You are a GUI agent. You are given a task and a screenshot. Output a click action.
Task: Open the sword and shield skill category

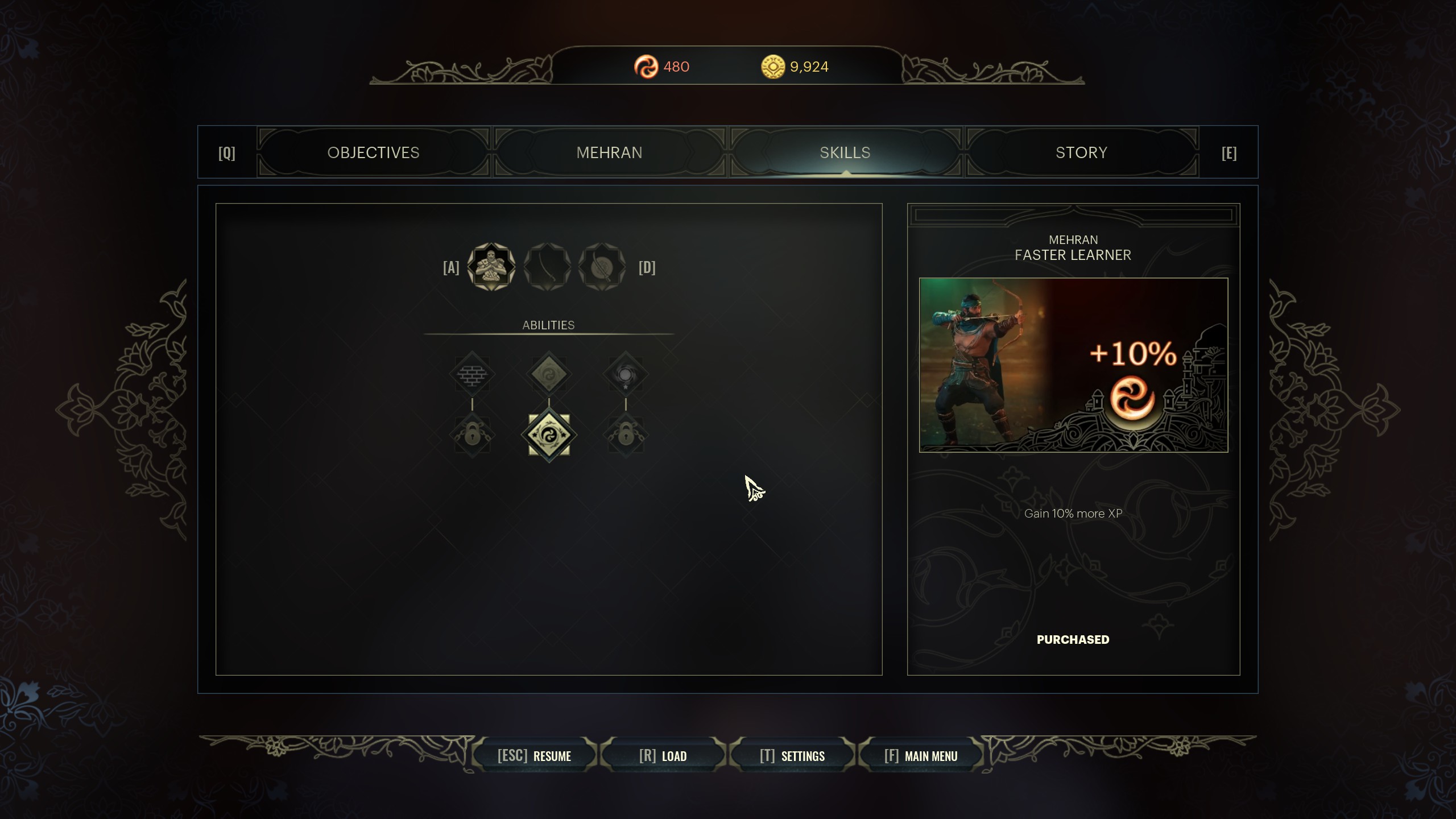[602, 267]
